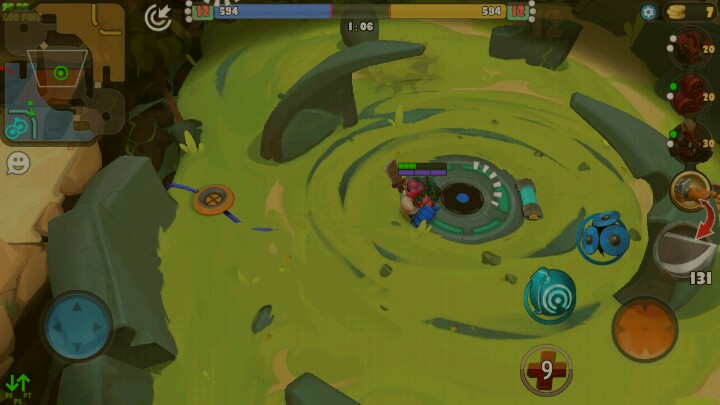720x405 pixels.
Task: Tap the smiley emote button
Action: [x=18, y=162]
